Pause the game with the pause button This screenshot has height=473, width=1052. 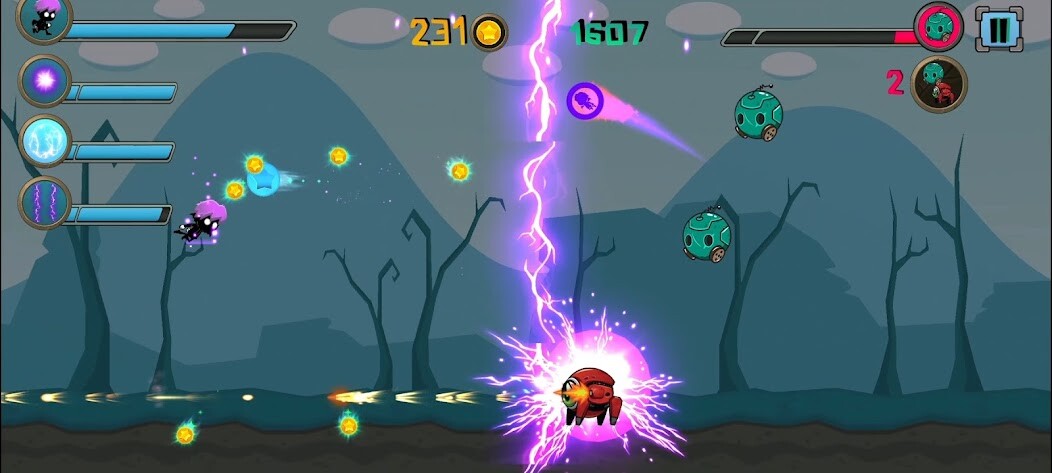click(x=998, y=28)
